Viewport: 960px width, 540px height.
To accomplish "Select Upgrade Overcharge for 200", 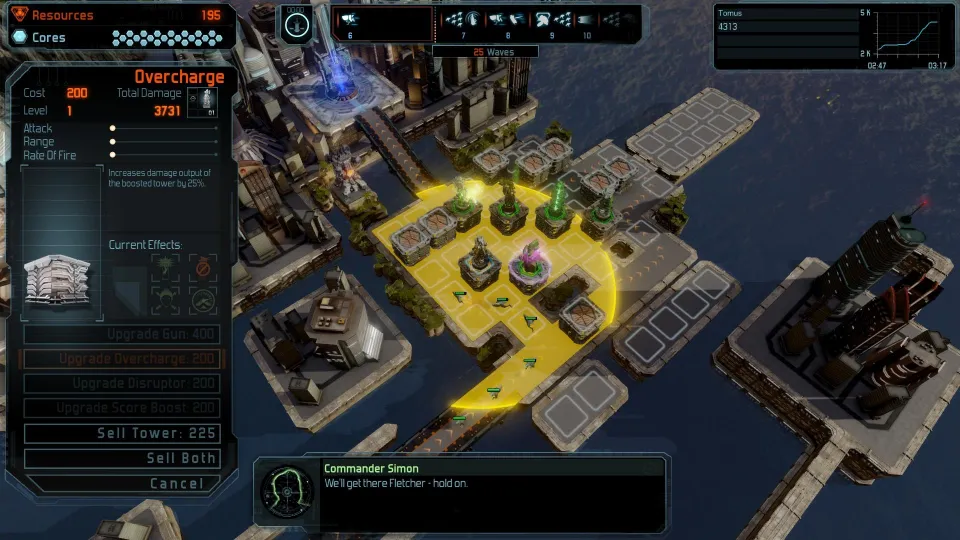I will [x=121, y=359].
